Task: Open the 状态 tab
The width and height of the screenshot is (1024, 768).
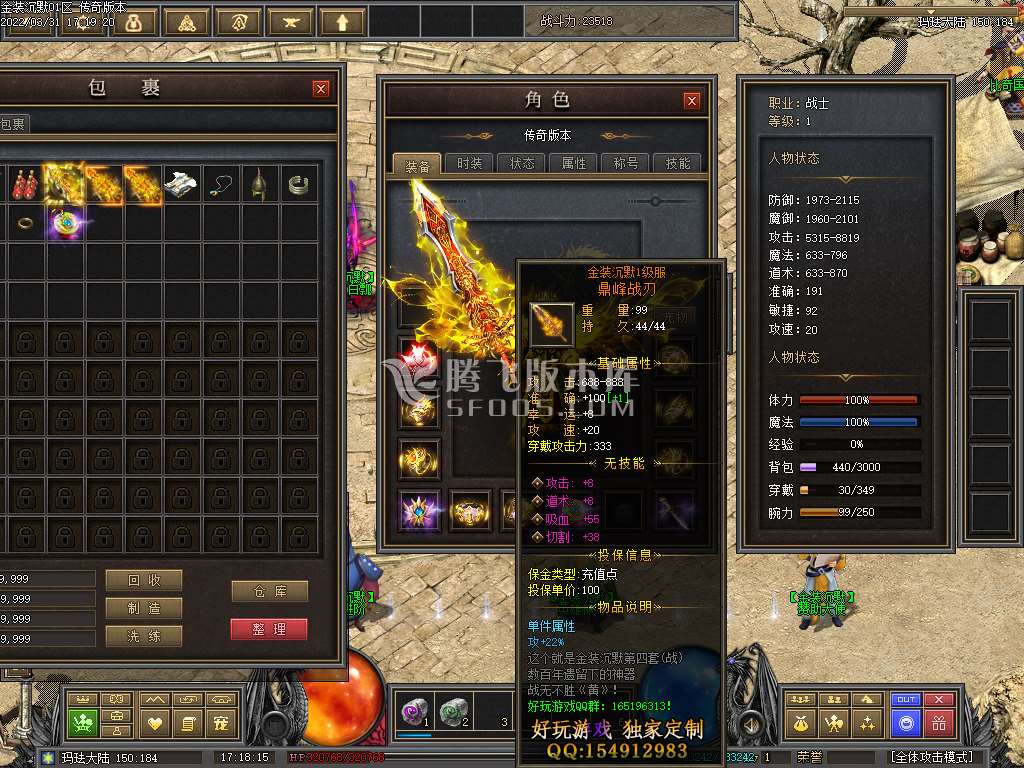Action: (x=522, y=164)
